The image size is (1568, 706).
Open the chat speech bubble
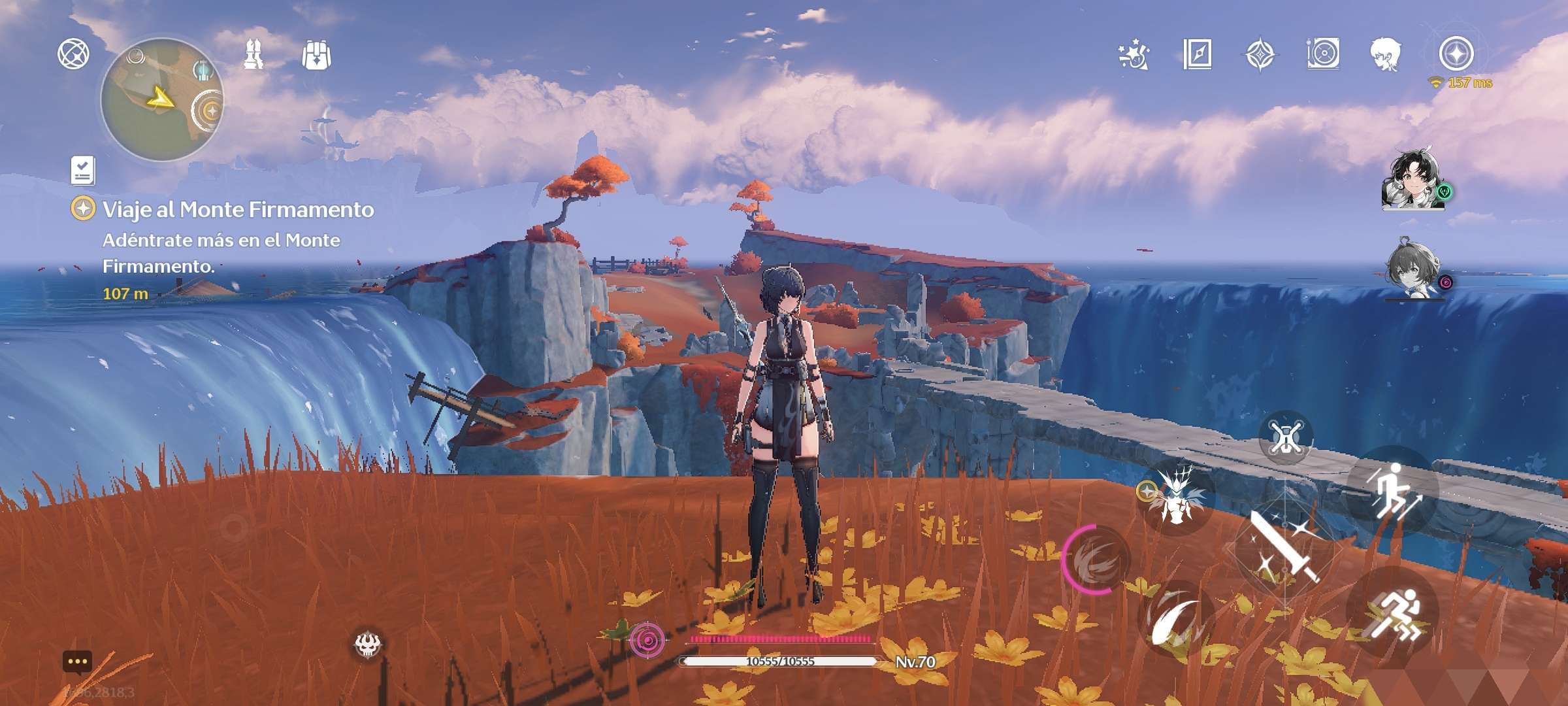77,662
